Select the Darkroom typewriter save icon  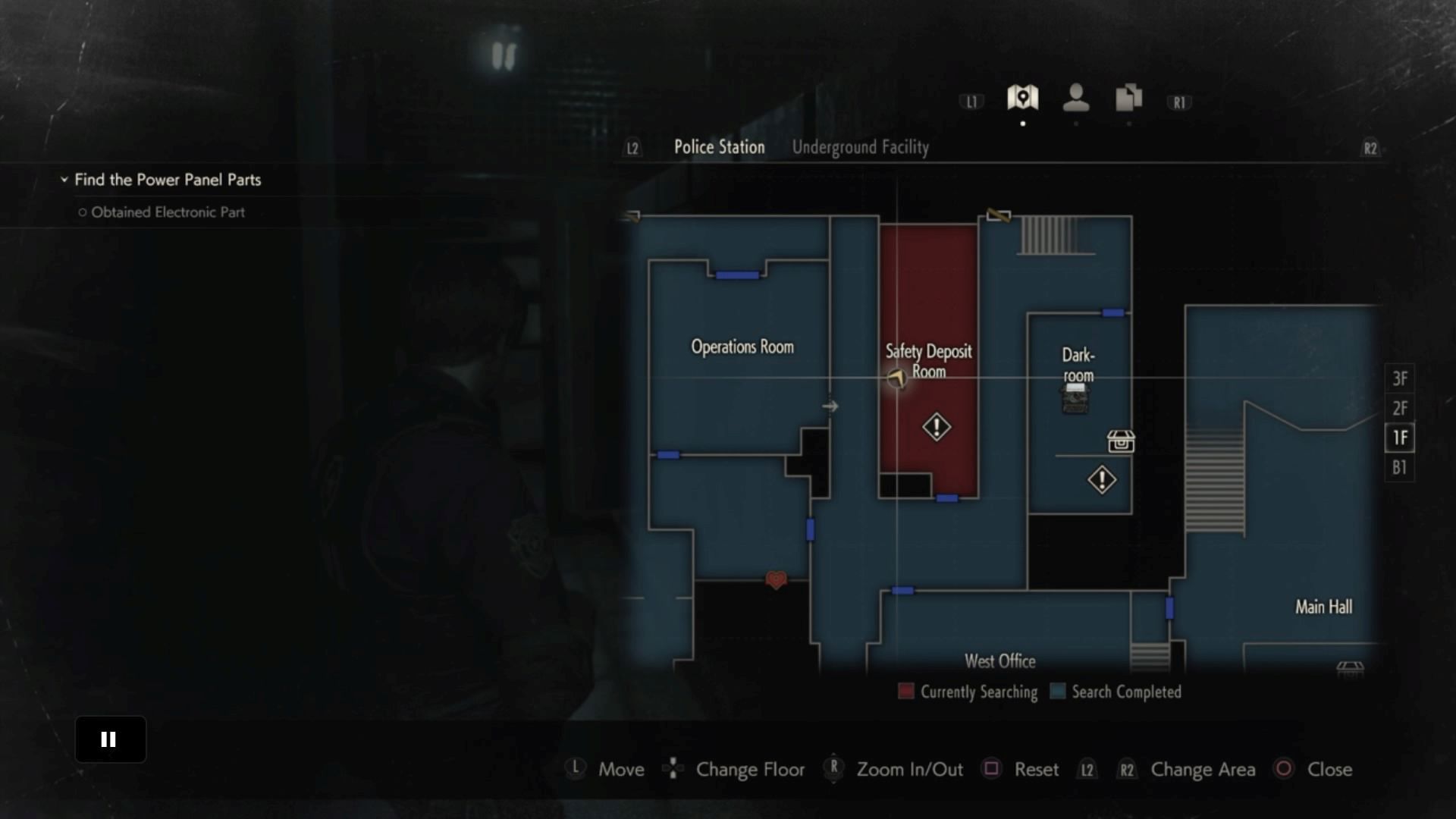coord(1075,398)
